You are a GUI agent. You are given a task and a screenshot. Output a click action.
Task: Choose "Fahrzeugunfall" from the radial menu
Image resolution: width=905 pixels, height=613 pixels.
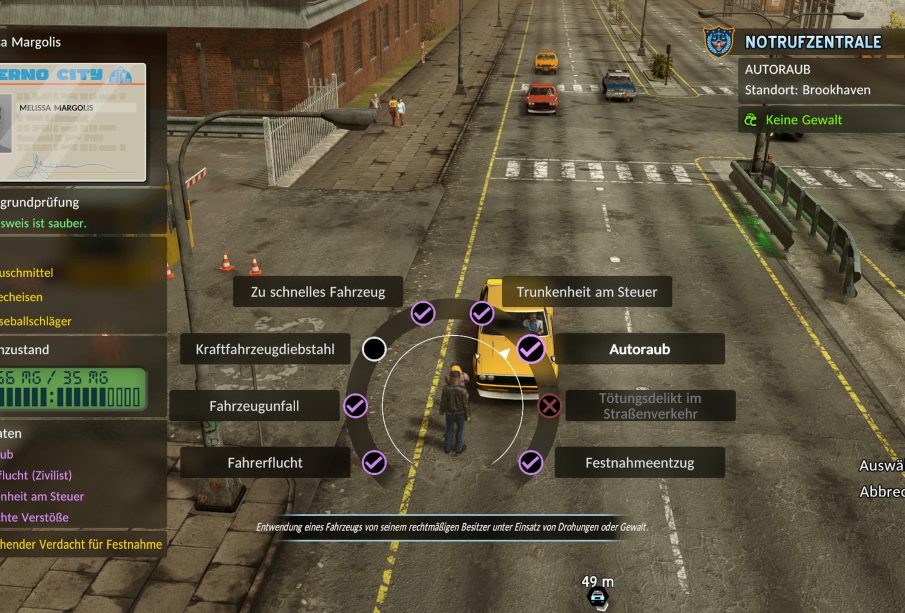[254, 406]
